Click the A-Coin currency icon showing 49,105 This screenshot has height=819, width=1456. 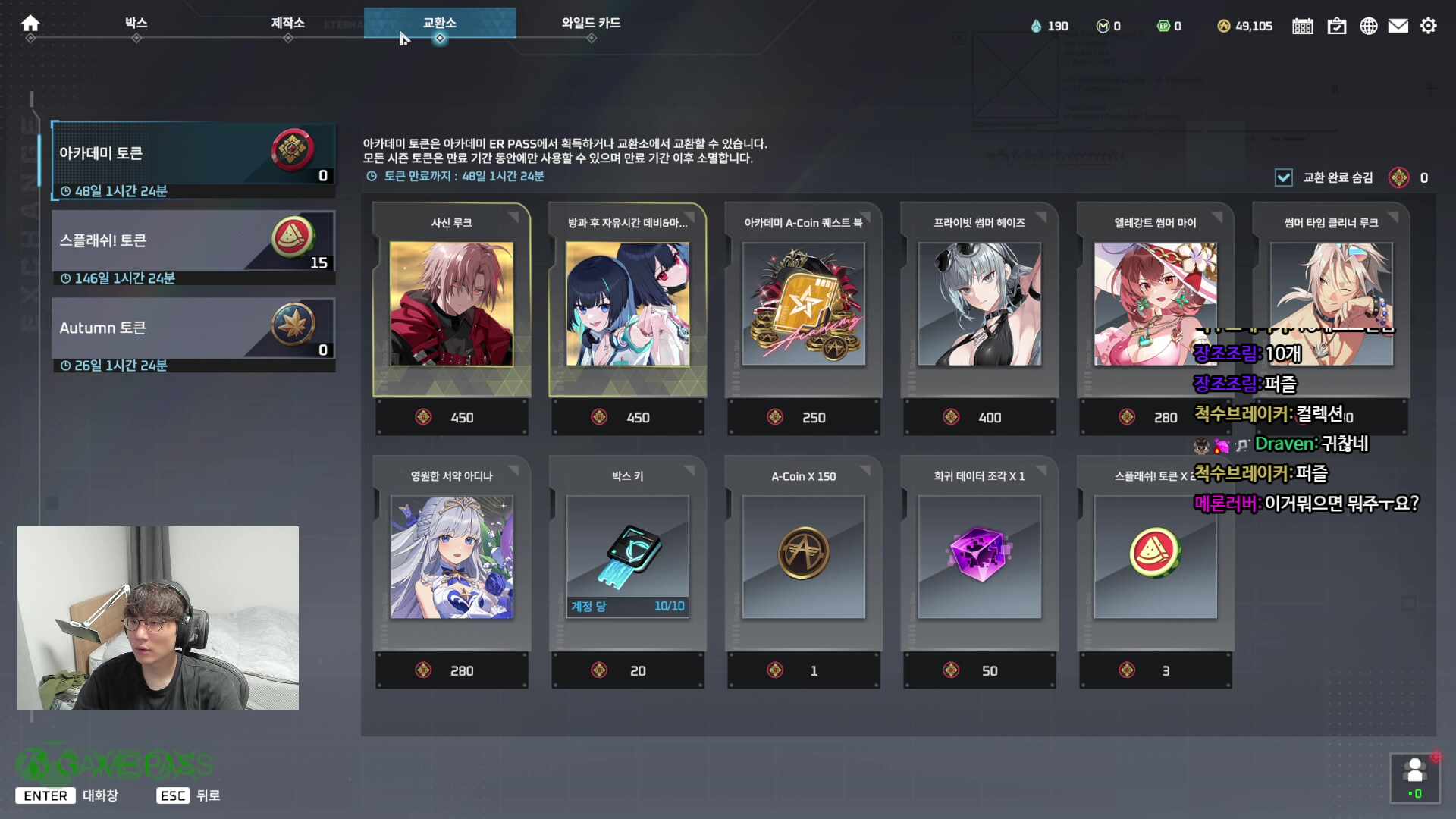tap(1225, 25)
